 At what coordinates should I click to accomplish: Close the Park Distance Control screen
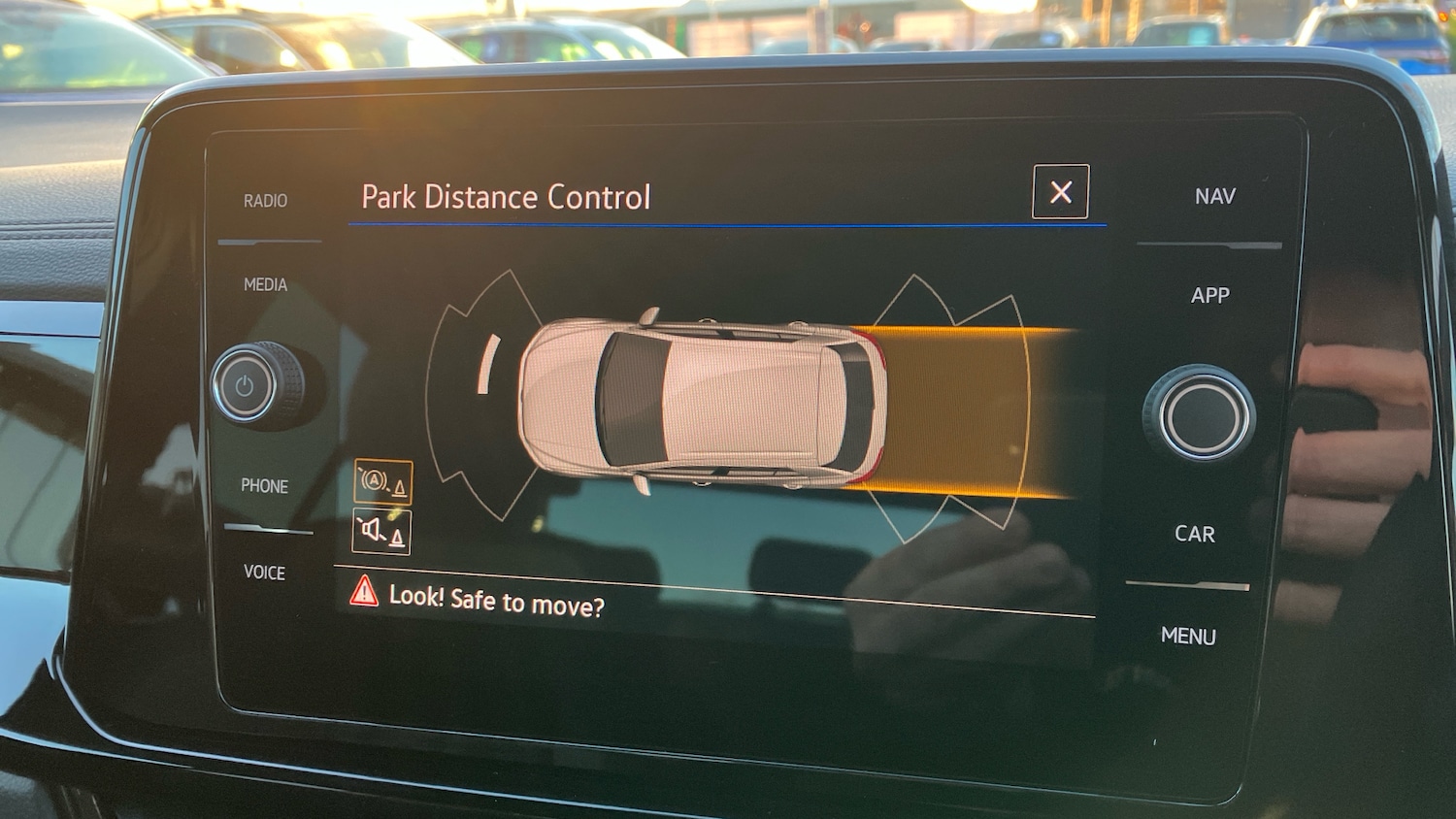[1060, 192]
